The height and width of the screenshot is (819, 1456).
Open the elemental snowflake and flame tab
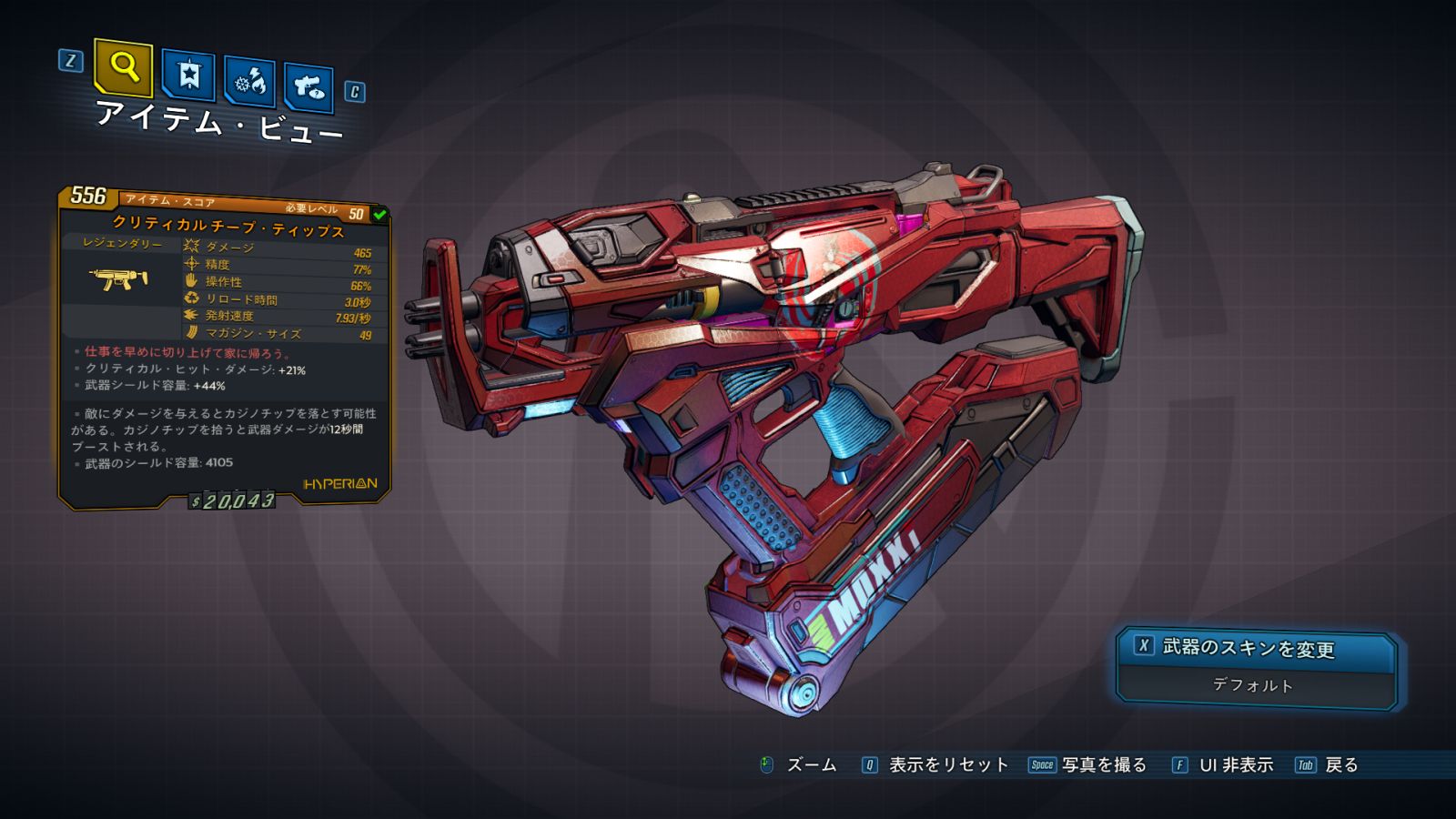point(249,82)
